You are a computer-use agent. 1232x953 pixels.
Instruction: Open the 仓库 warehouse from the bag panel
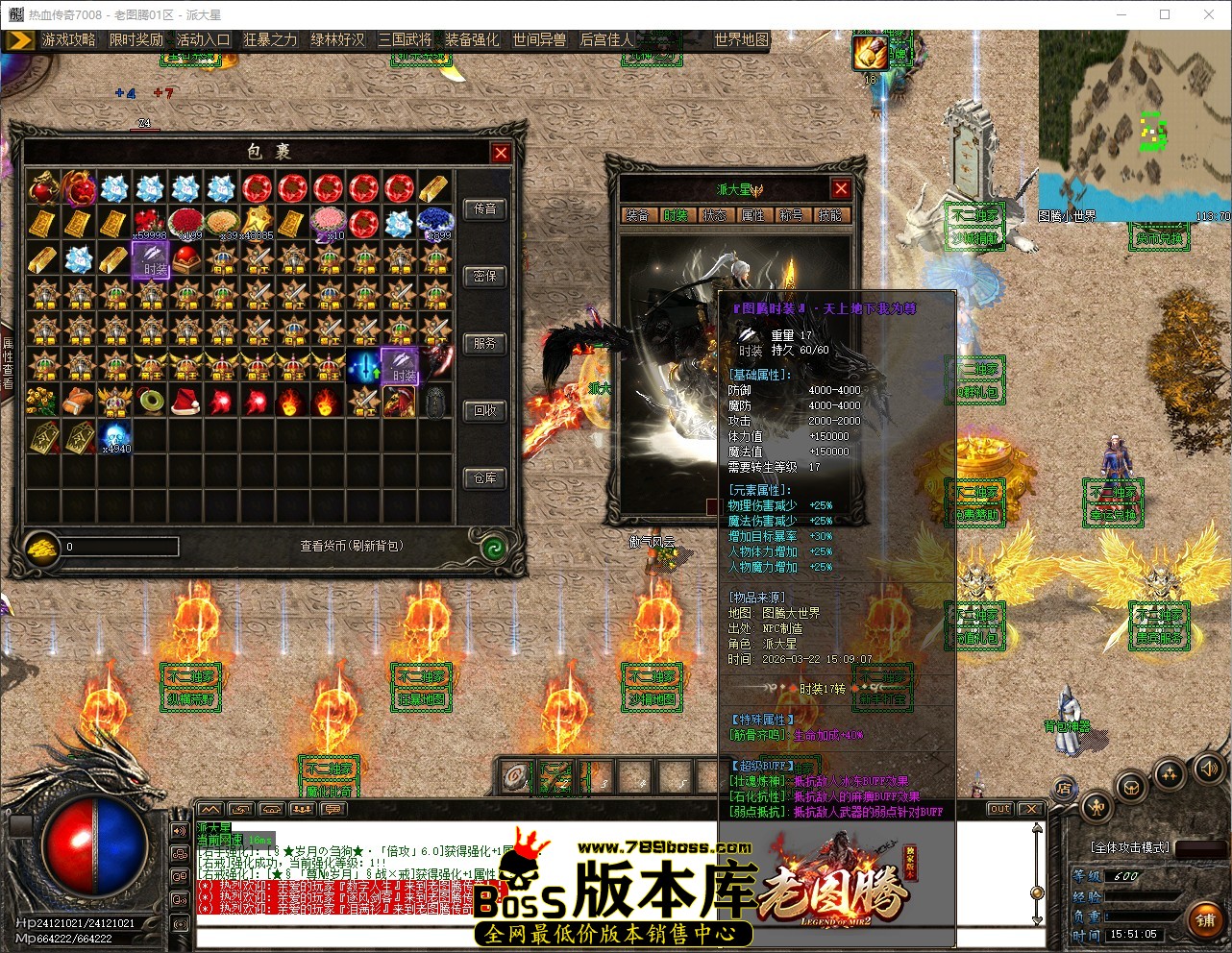coord(485,477)
